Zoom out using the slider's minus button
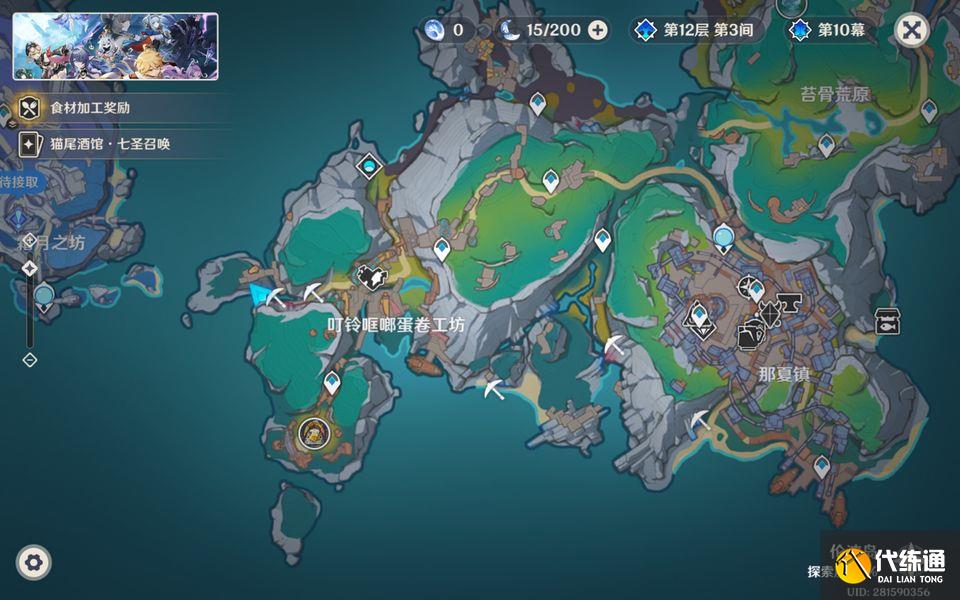Image resolution: width=960 pixels, height=600 pixels. tap(30, 359)
